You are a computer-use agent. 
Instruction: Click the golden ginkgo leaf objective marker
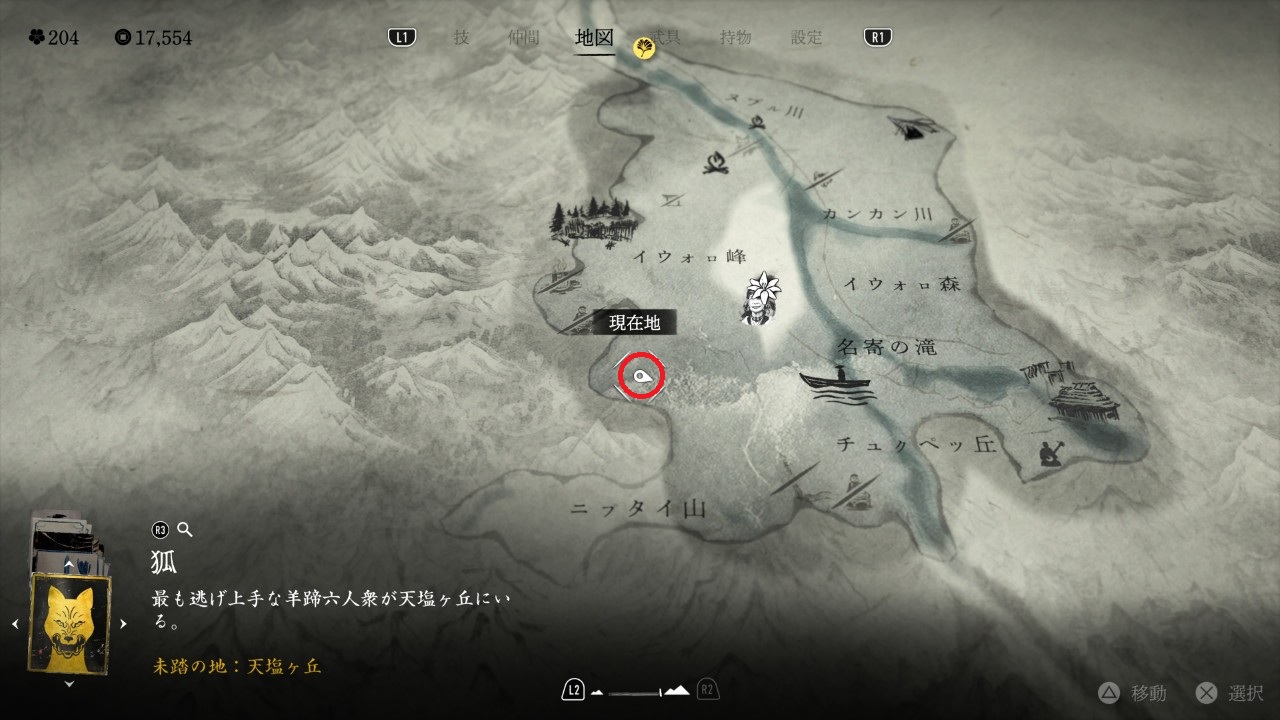(645, 47)
